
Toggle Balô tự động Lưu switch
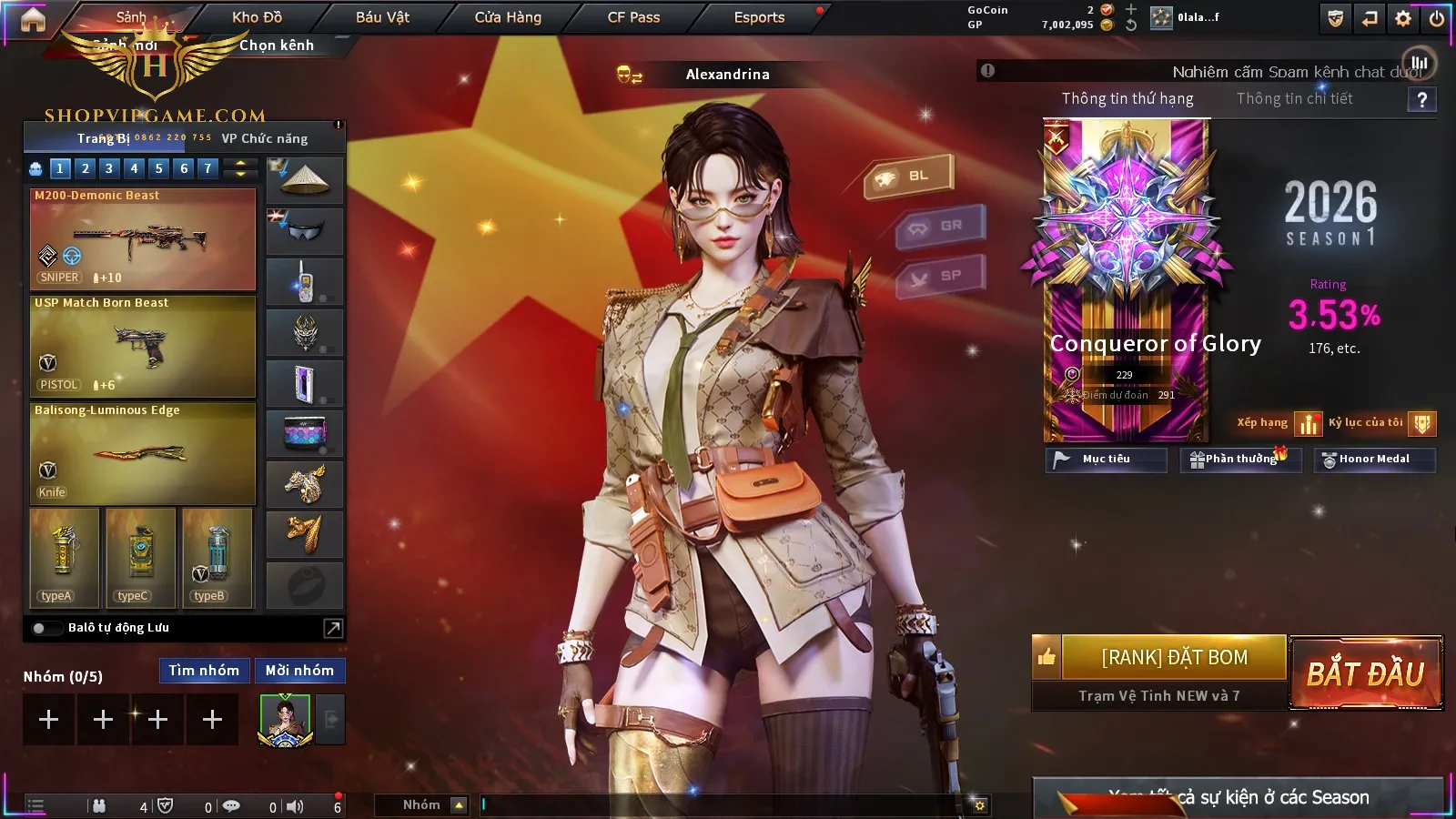tap(40, 628)
